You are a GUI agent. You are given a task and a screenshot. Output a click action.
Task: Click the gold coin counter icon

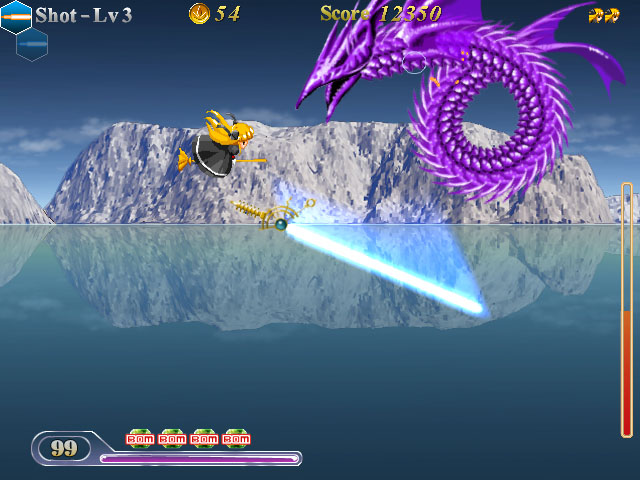coord(199,14)
